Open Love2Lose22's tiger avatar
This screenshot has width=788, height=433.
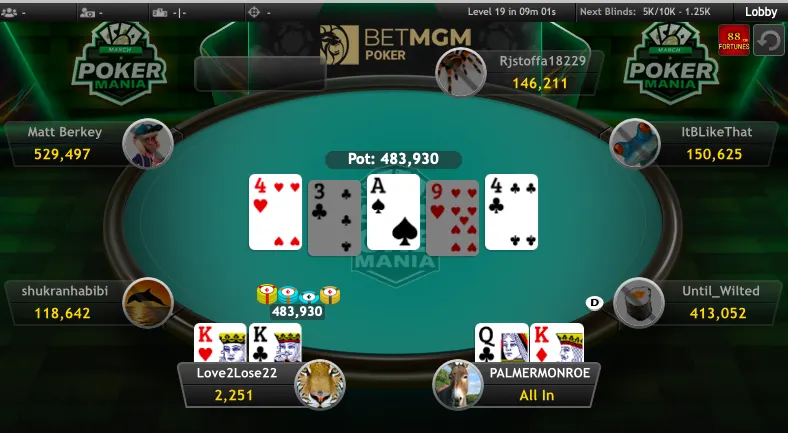[x=320, y=384]
